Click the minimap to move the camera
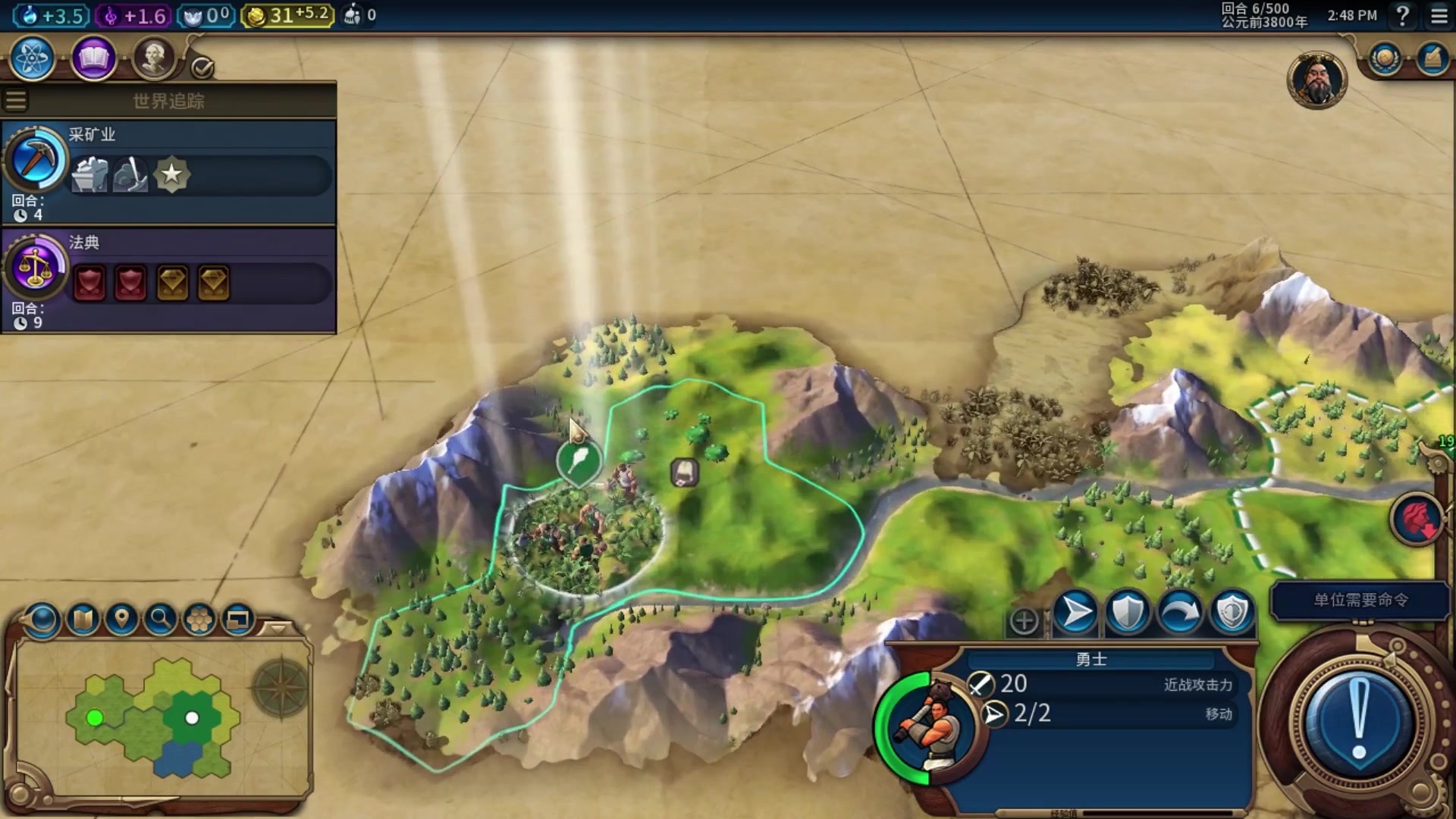 pyautogui.click(x=152, y=717)
